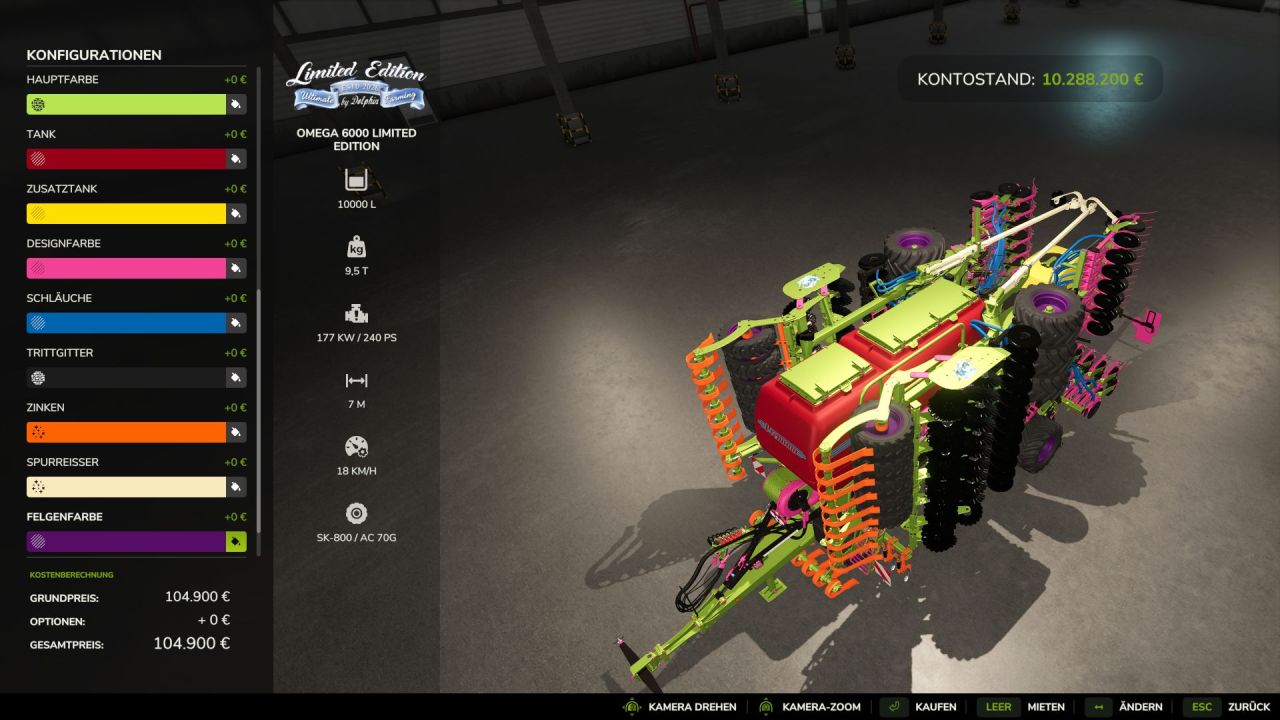Click the tire icon labeled SK-800 / AC 70G
The image size is (1280, 720).
(356, 512)
